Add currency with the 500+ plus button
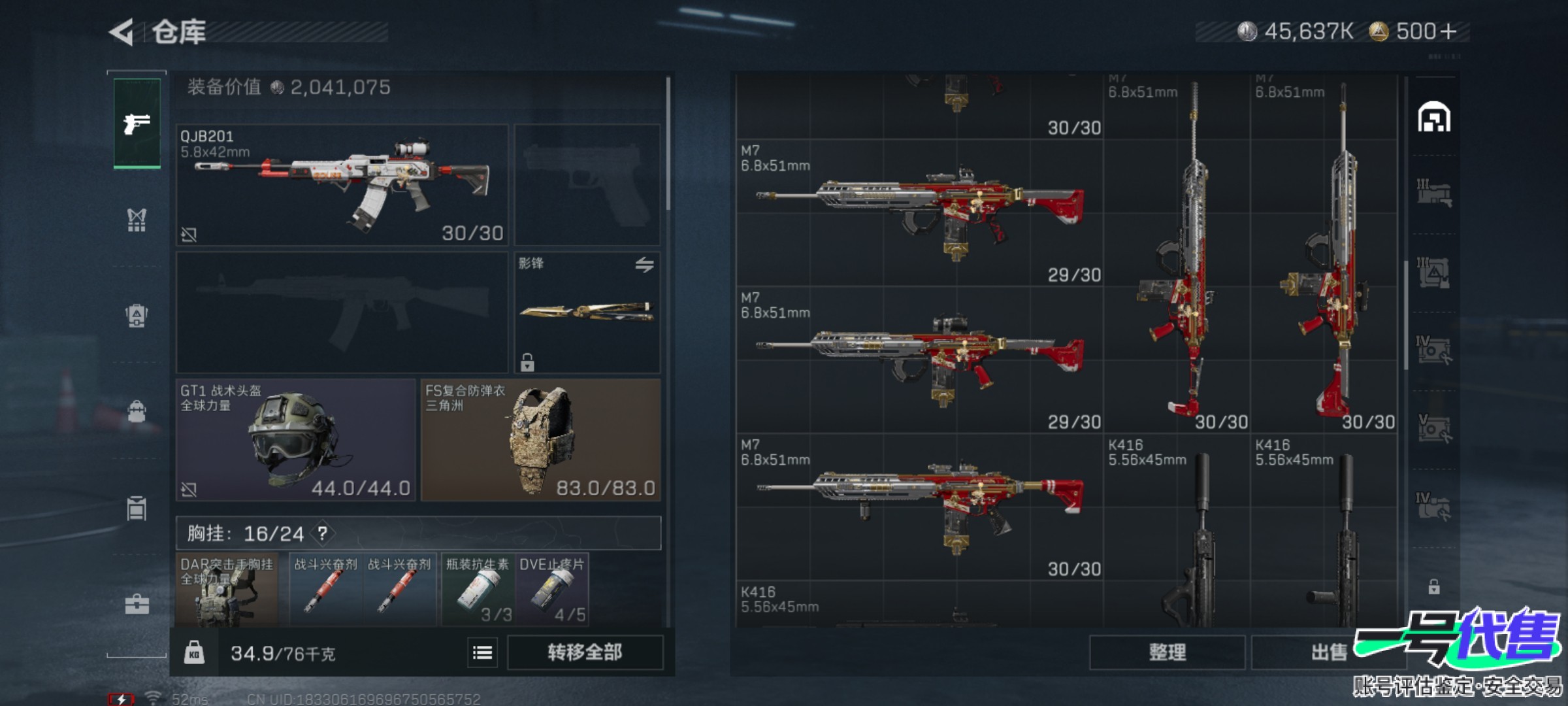The height and width of the screenshot is (706, 1568). click(1448, 31)
